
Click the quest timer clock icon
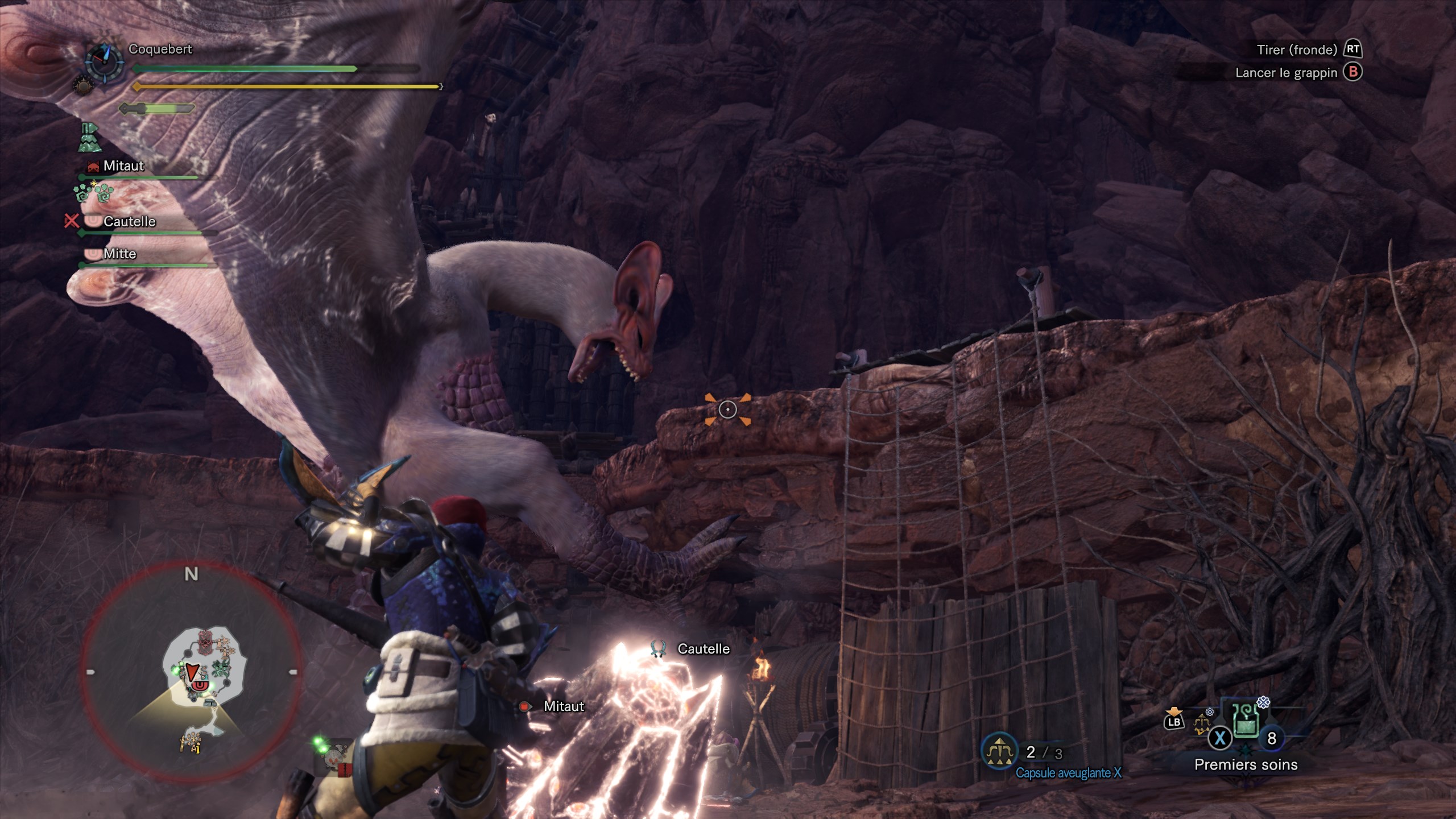pos(104,61)
